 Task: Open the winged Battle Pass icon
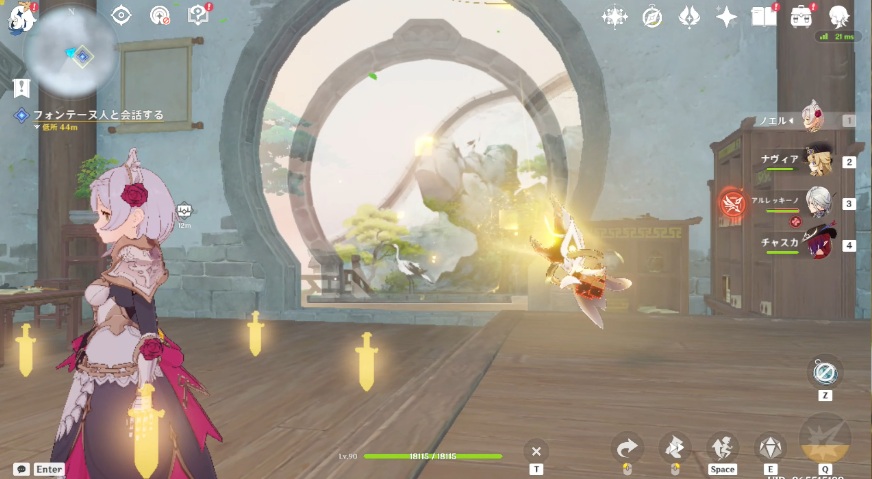(x=689, y=16)
